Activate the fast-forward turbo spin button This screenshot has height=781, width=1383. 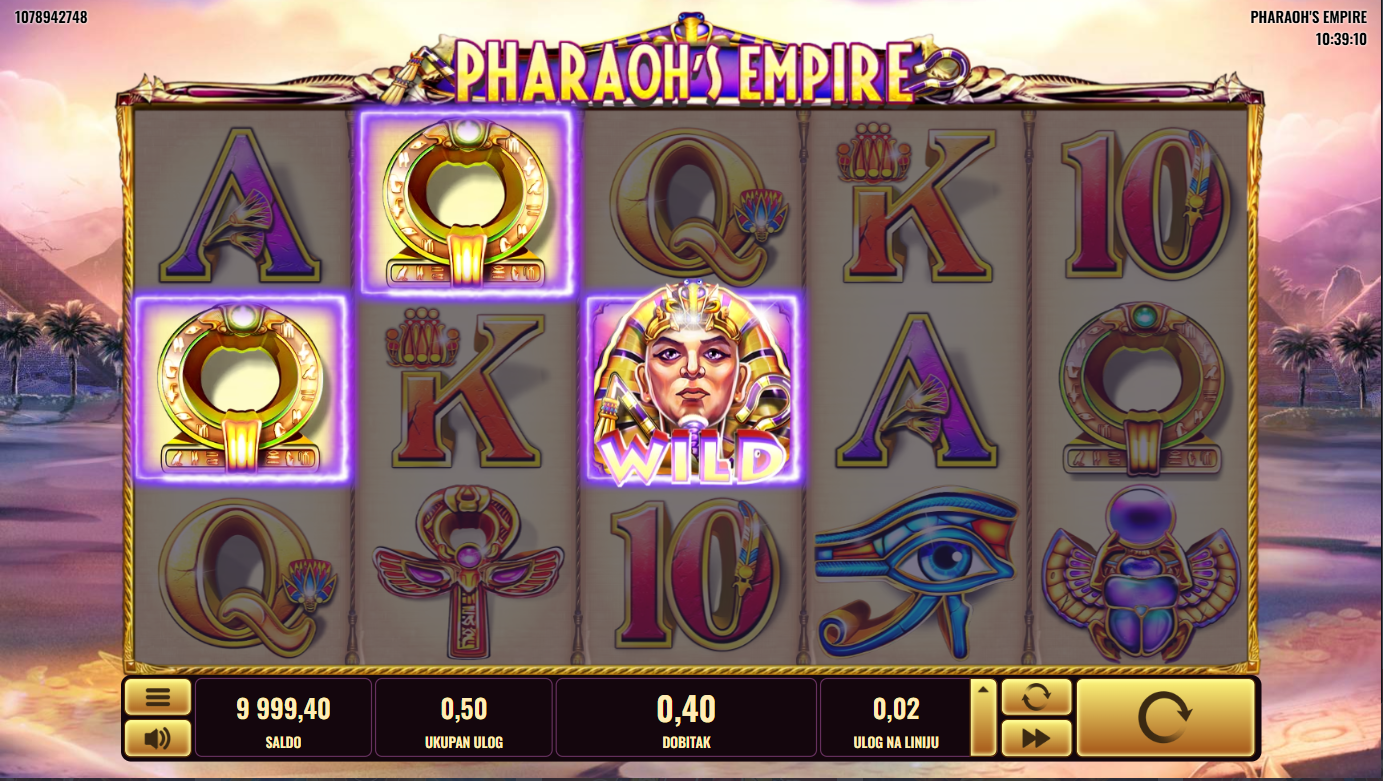pos(1036,738)
